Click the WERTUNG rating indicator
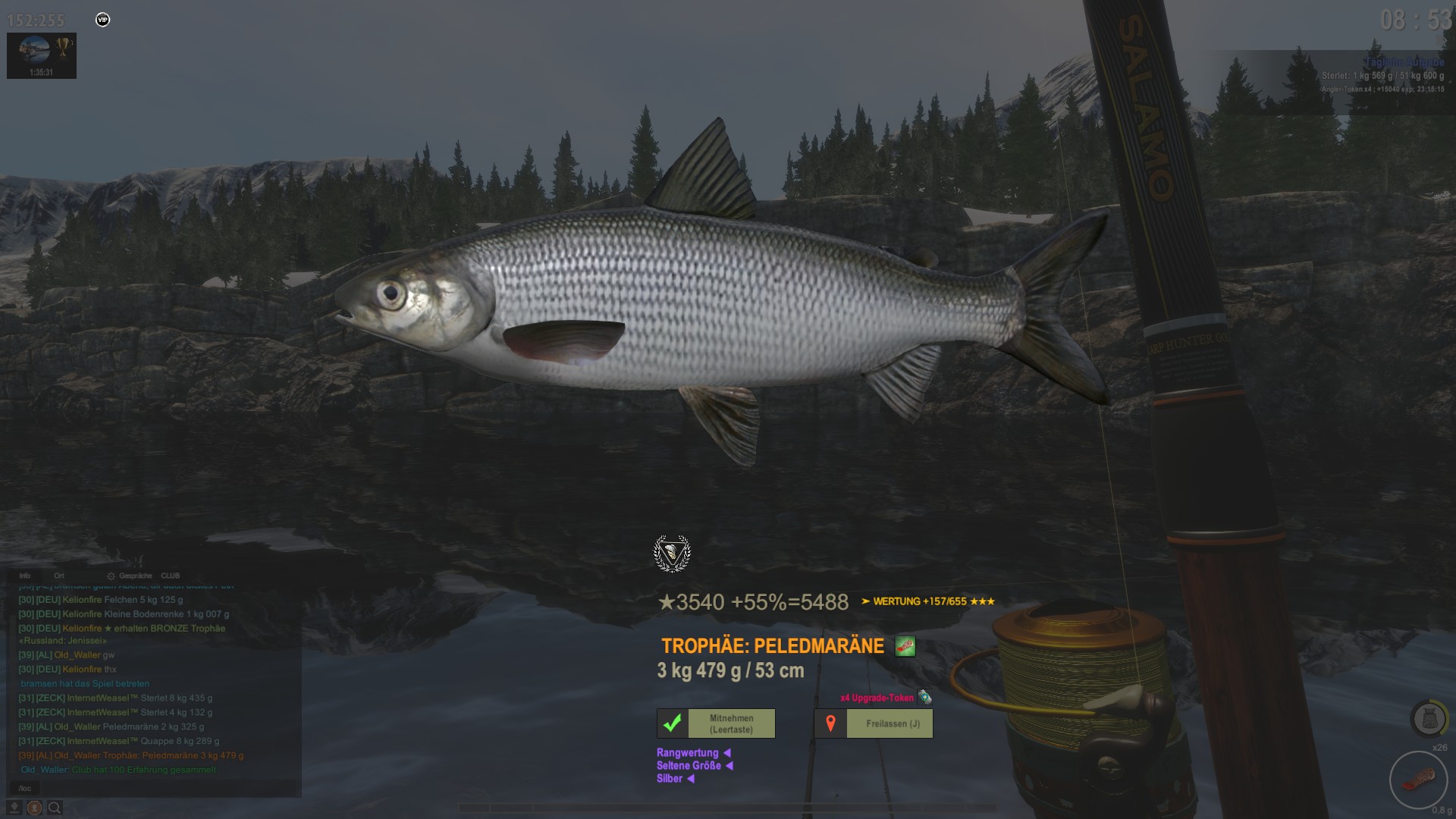This screenshot has width=1456, height=819. pyautogui.click(x=927, y=601)
